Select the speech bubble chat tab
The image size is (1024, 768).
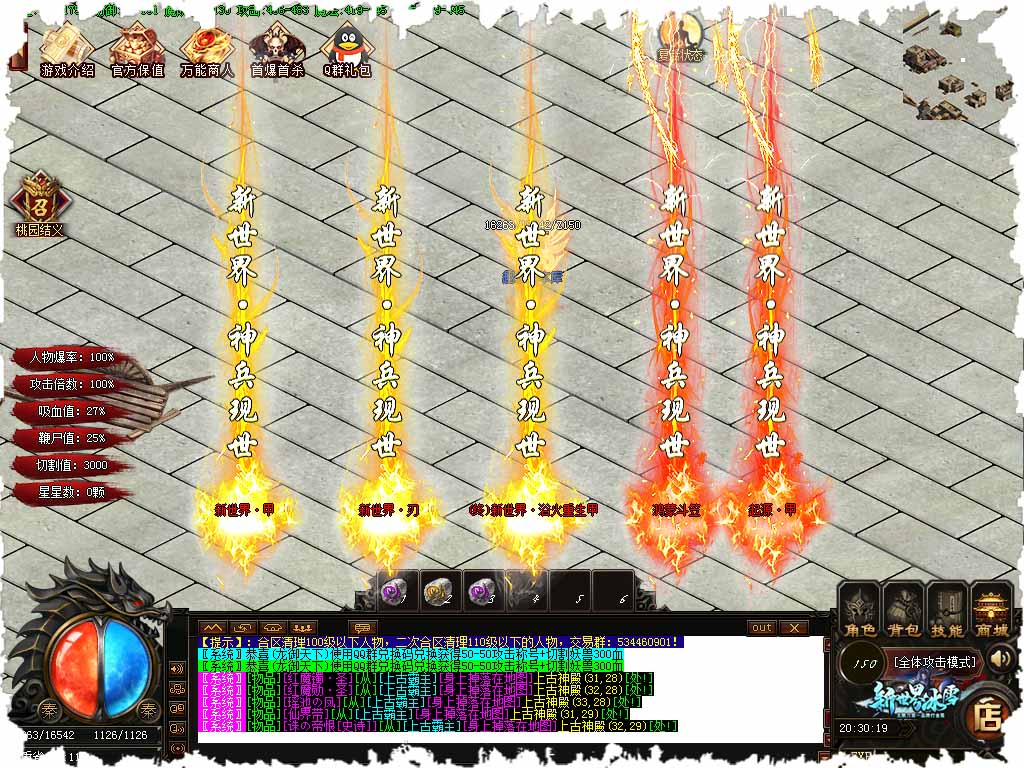coord(362,628)
